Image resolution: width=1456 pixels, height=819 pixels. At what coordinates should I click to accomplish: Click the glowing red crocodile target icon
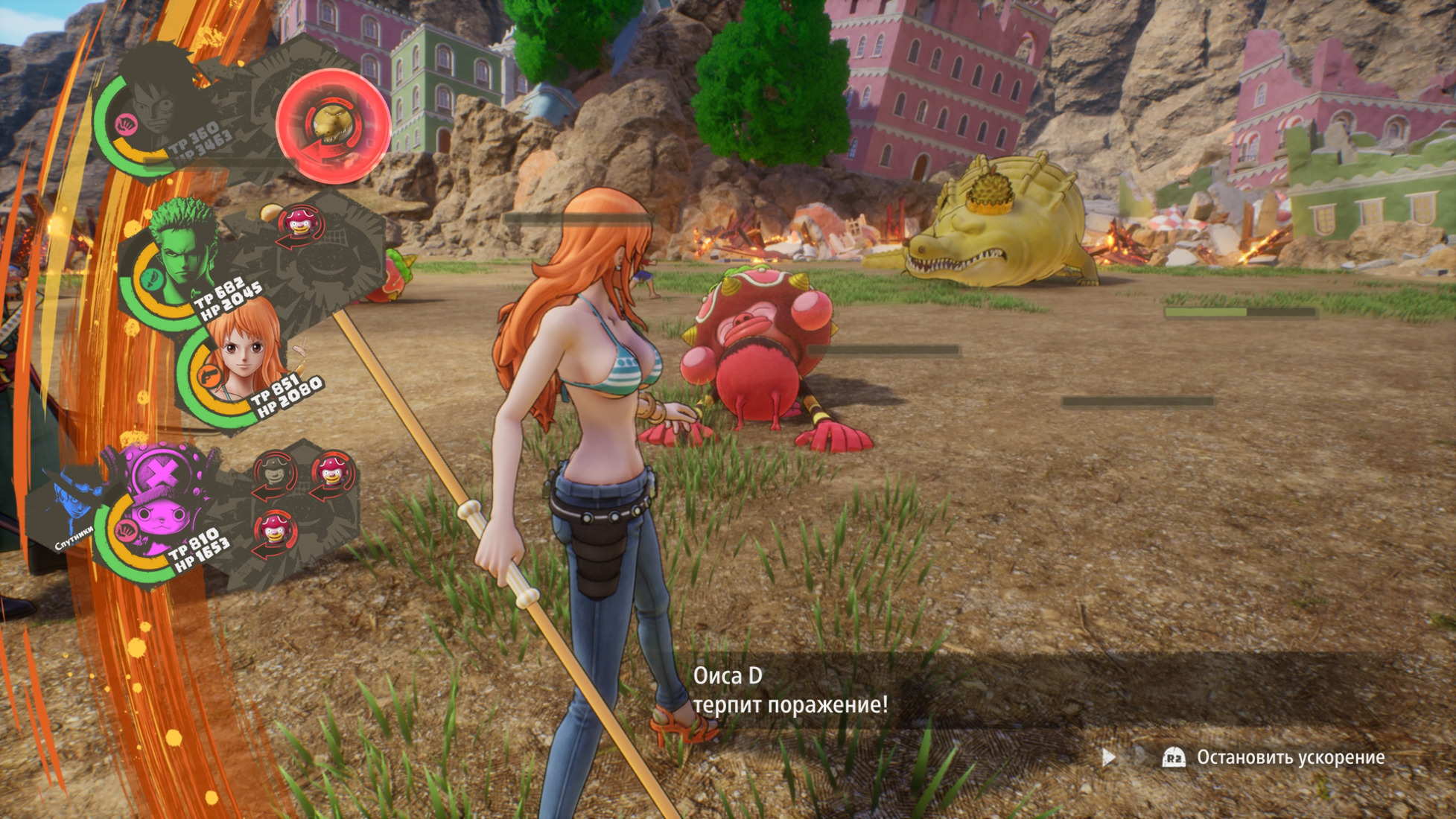(333, 125)
